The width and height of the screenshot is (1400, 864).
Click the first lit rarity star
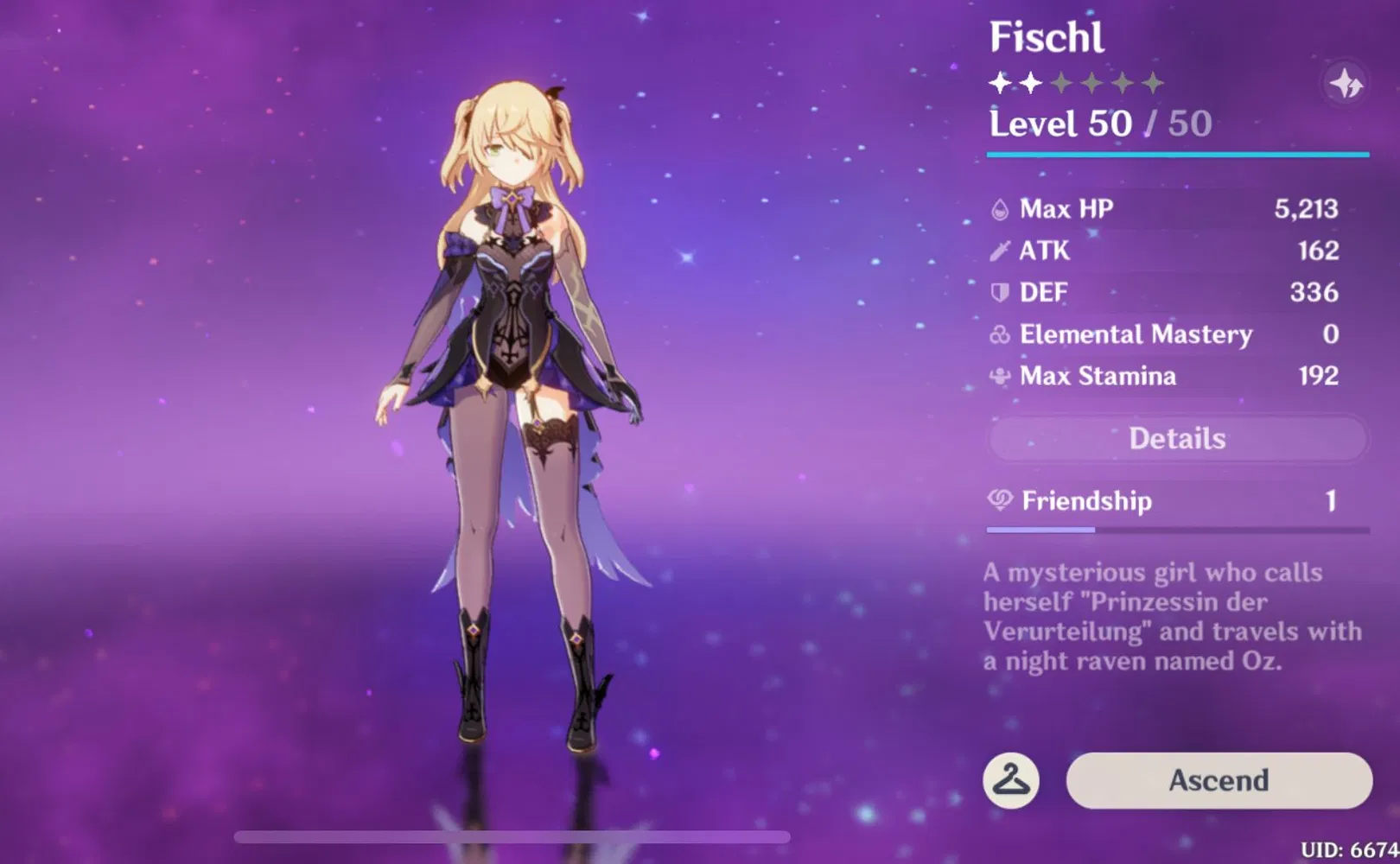(999, 82)
